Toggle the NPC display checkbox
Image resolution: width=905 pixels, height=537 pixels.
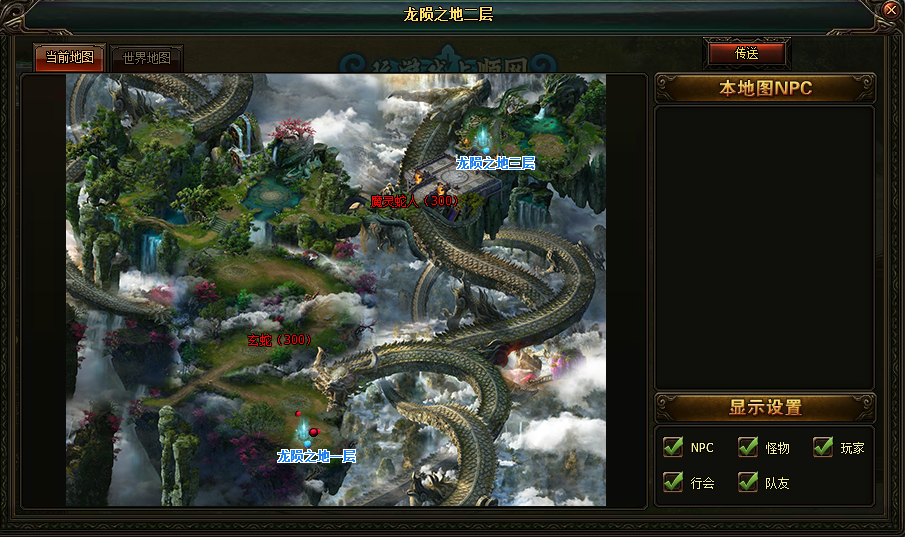coord(673,447)
